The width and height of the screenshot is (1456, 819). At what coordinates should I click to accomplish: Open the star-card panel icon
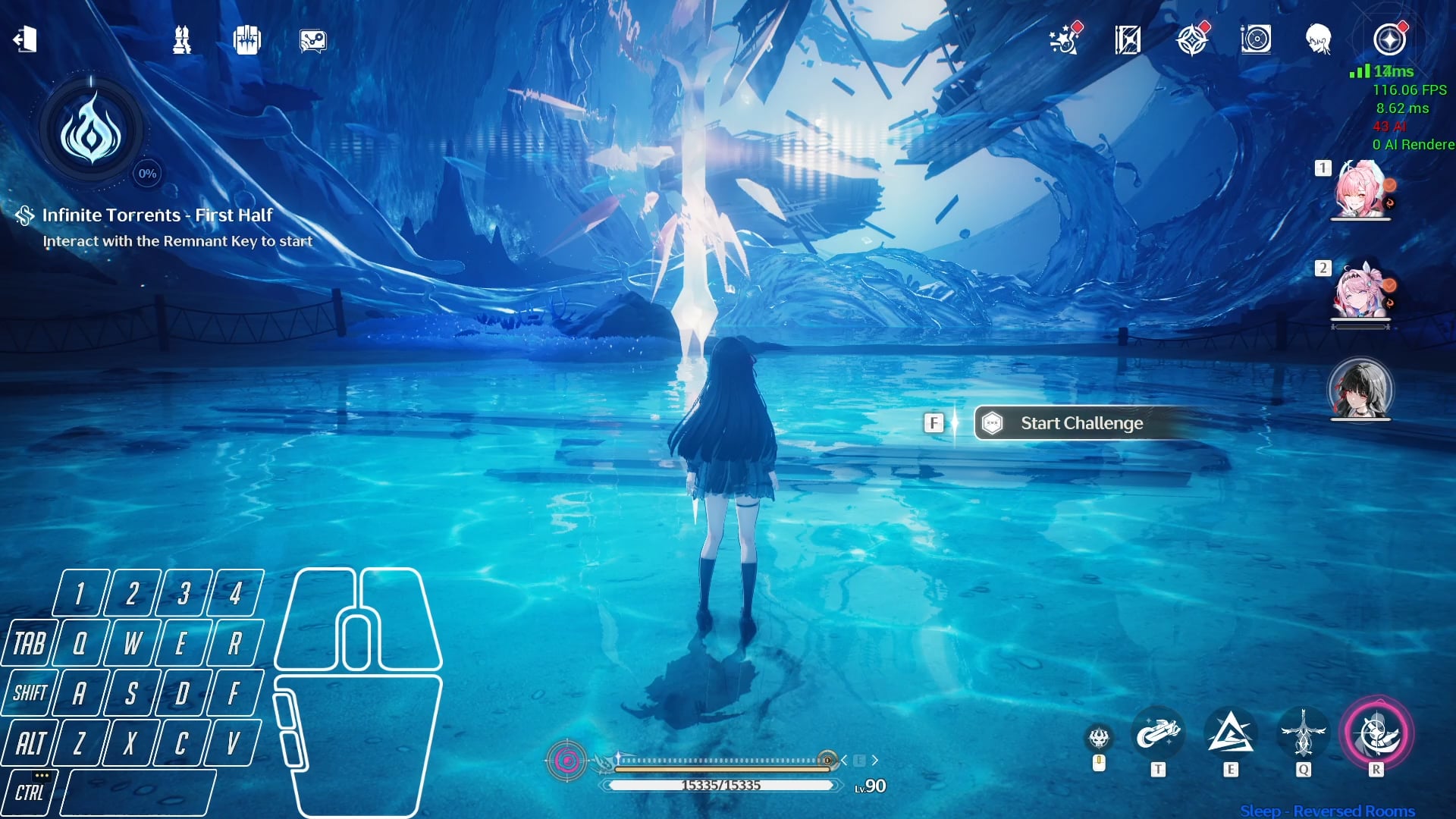click(x=1128, y=39)
